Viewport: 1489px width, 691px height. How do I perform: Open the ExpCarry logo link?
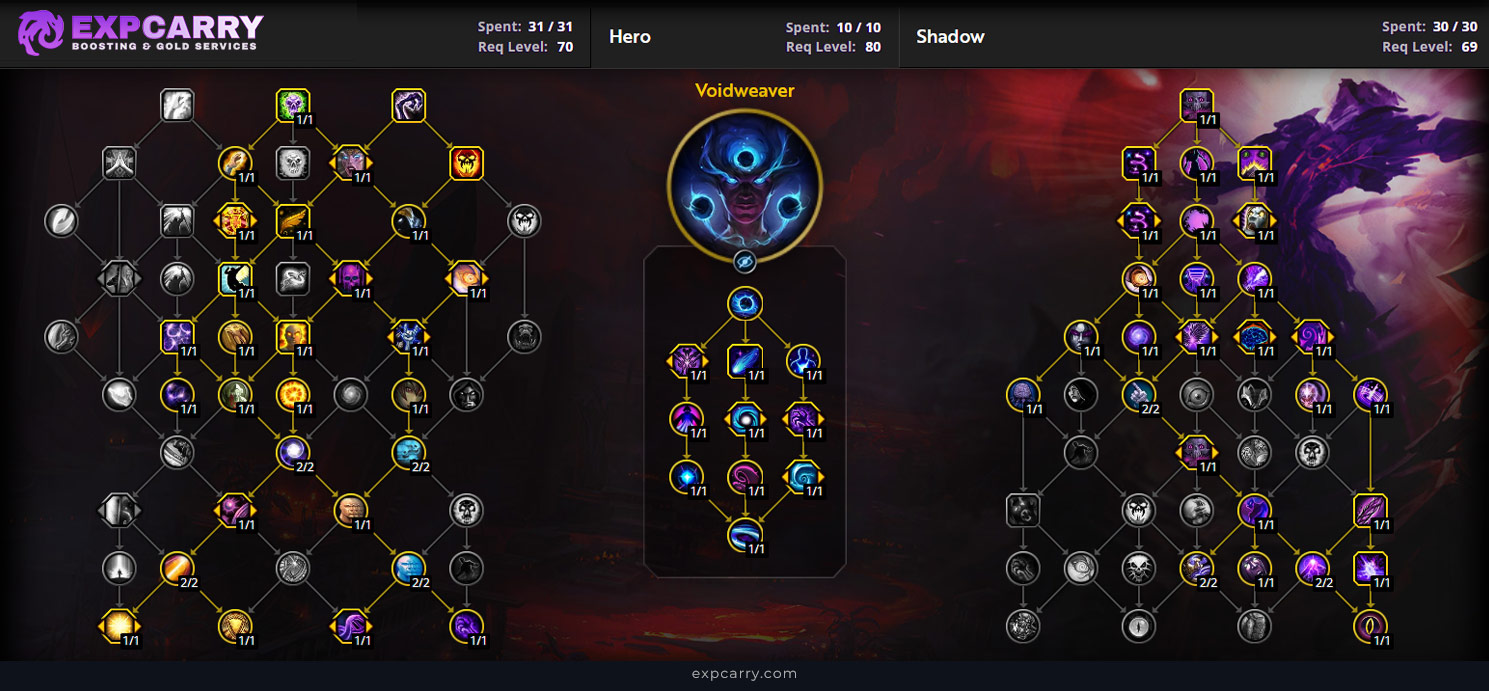pos(140,33)
